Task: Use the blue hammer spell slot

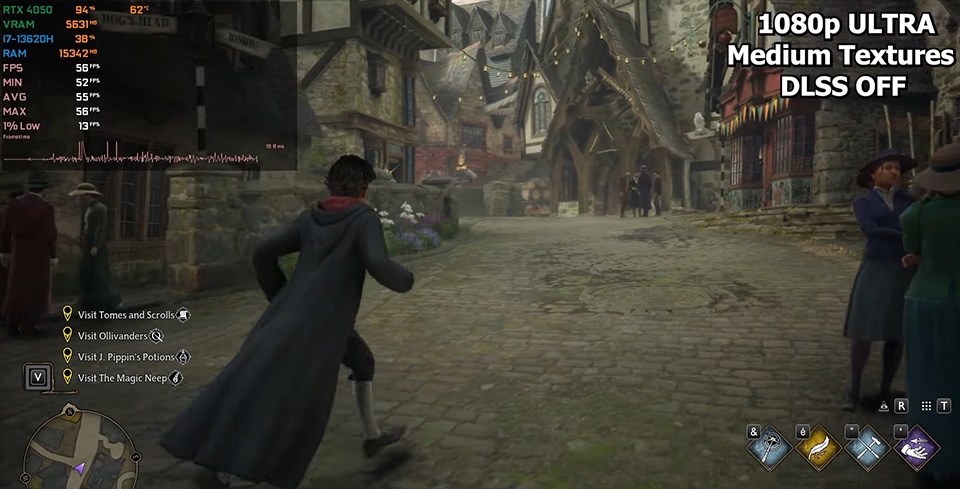Action: click(x=865, y=447)
